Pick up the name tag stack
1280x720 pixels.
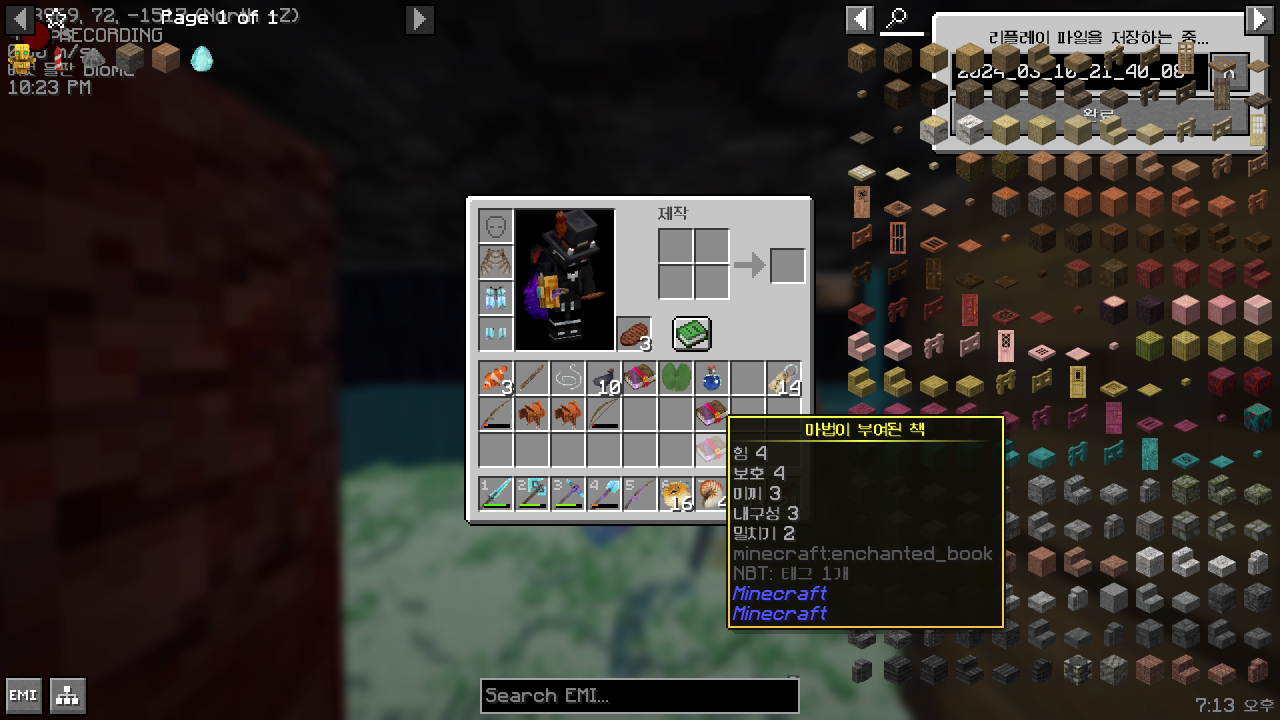[x=784, y=379]
